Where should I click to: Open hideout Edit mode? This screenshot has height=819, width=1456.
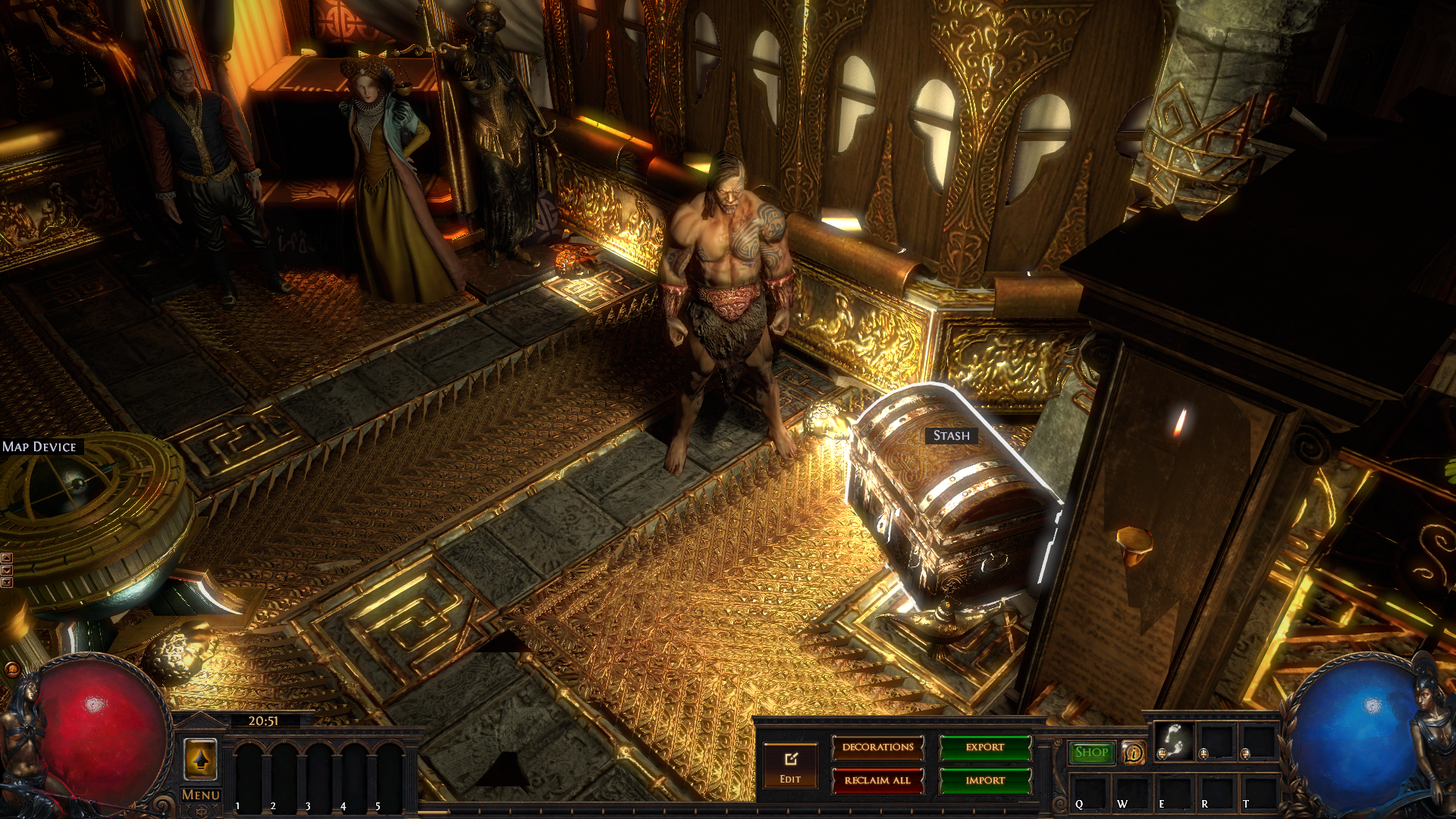[x=790, y=766]
